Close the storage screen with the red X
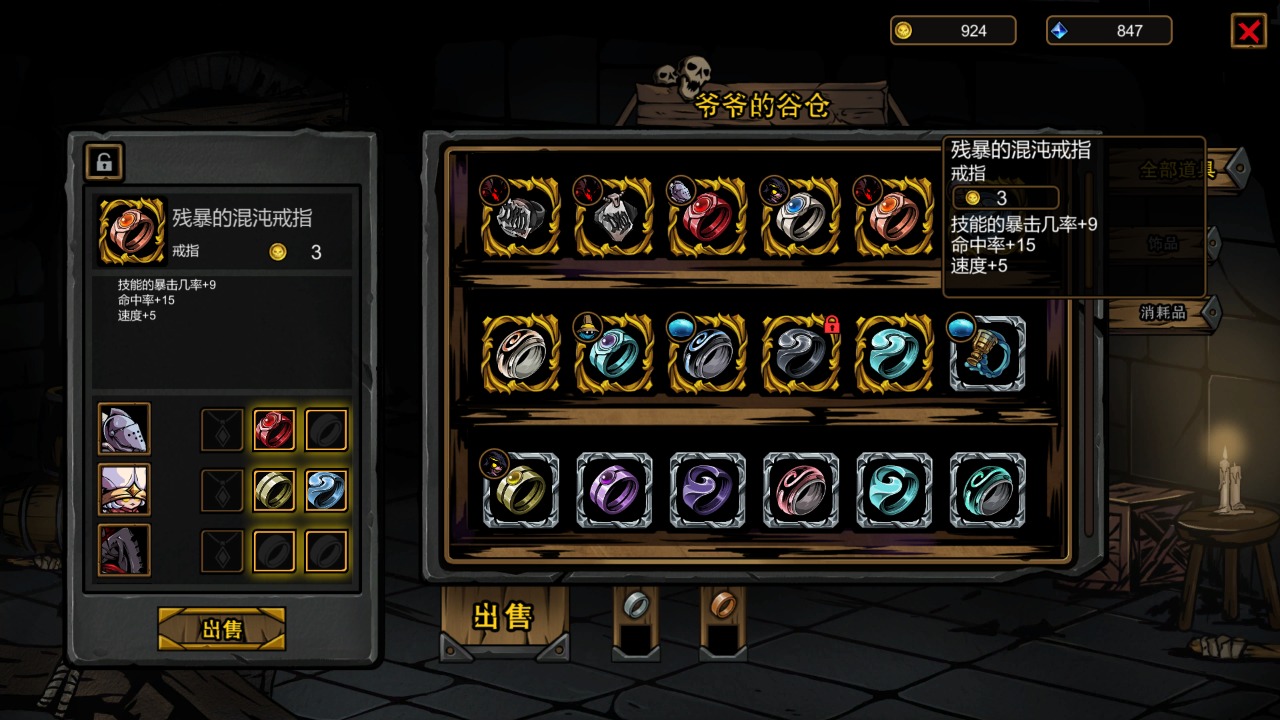Screen dimensions: 1280x720 1248,31
